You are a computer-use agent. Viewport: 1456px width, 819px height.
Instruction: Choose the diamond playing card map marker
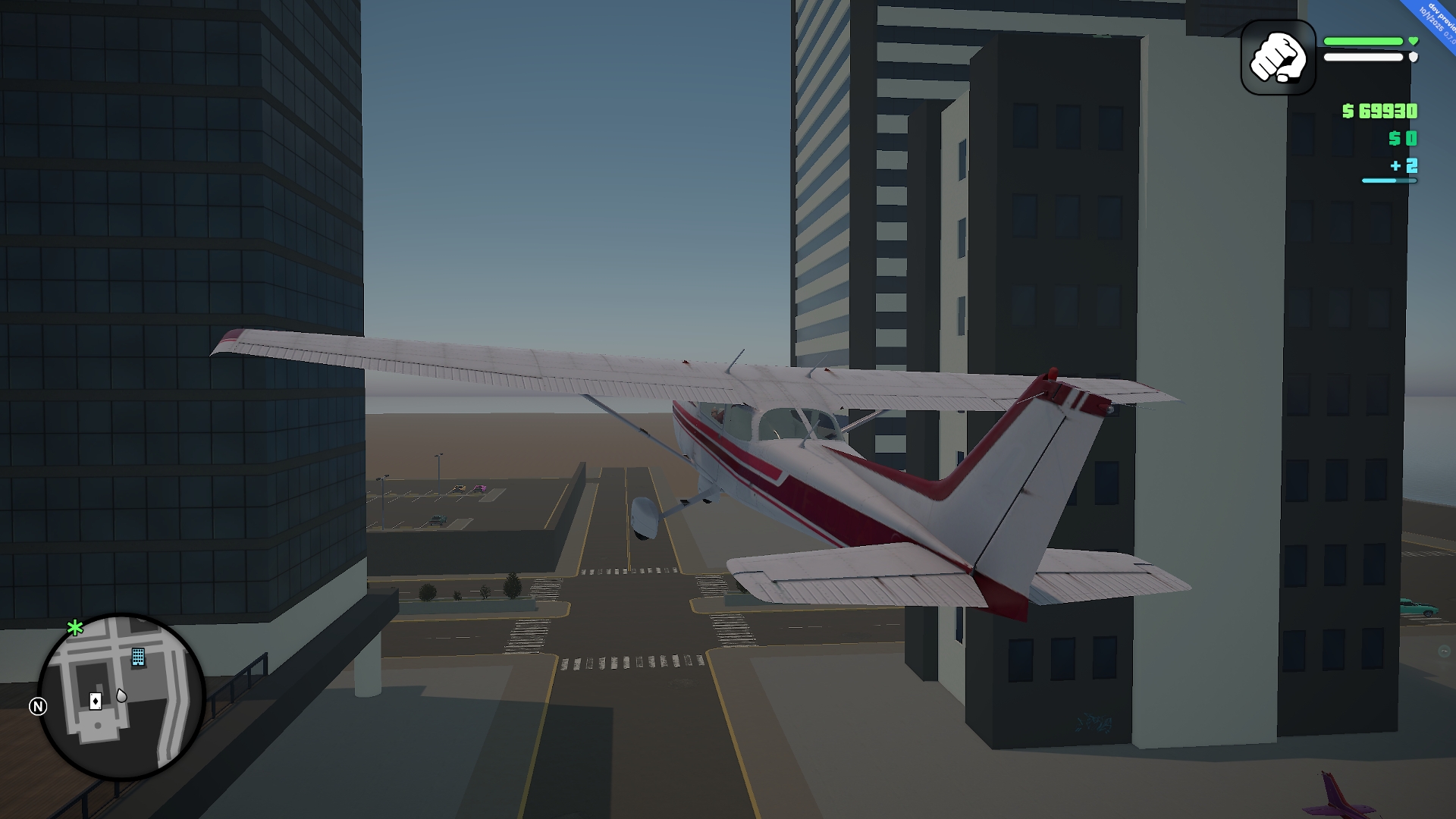pyautogui.click(x=96, y=701)
